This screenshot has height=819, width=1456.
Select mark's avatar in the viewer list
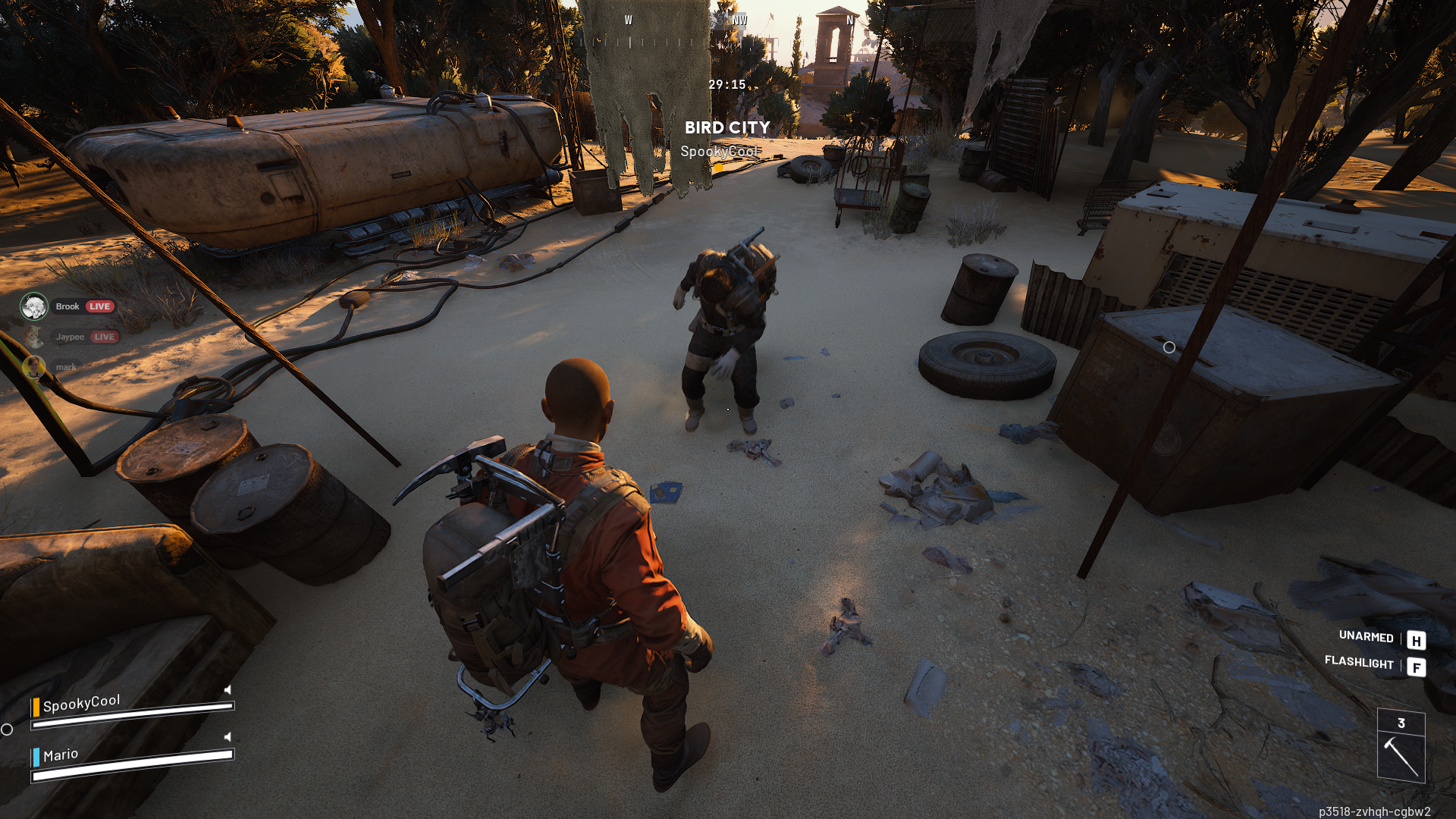coord(33,367)
